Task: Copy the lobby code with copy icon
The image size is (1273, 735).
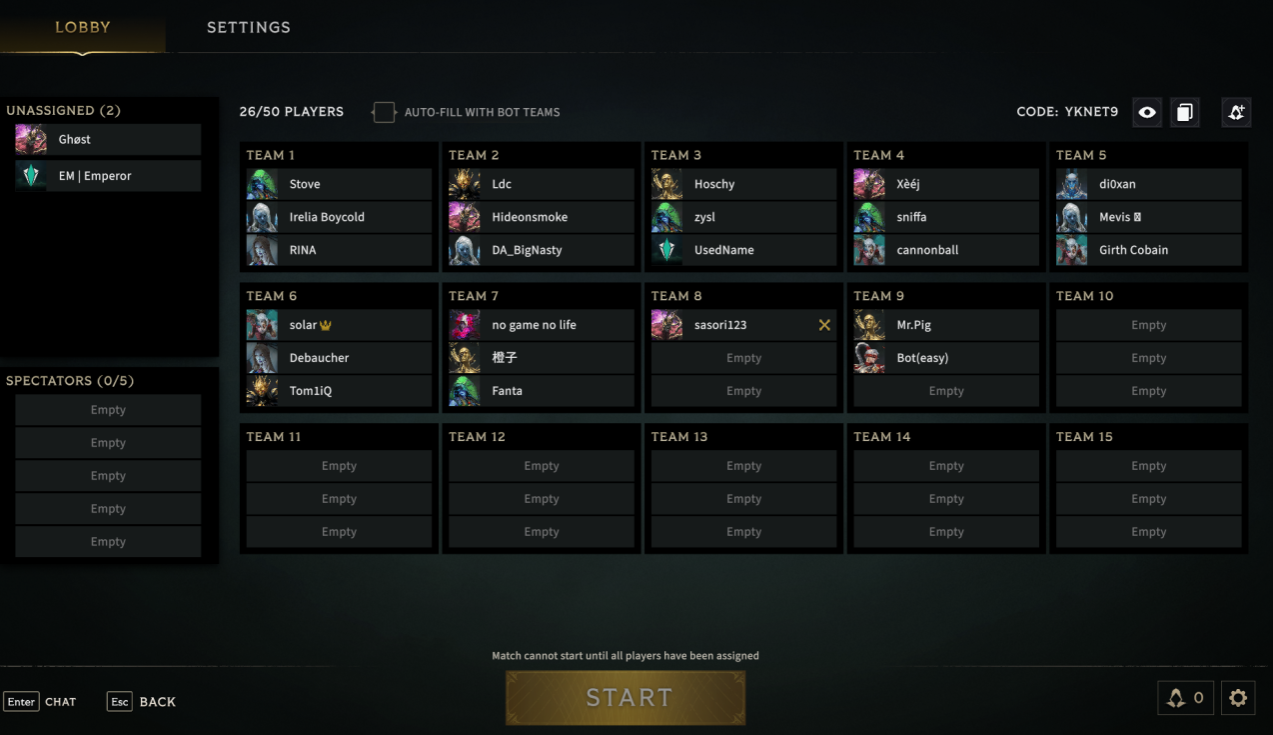Action: [1184, 112]
